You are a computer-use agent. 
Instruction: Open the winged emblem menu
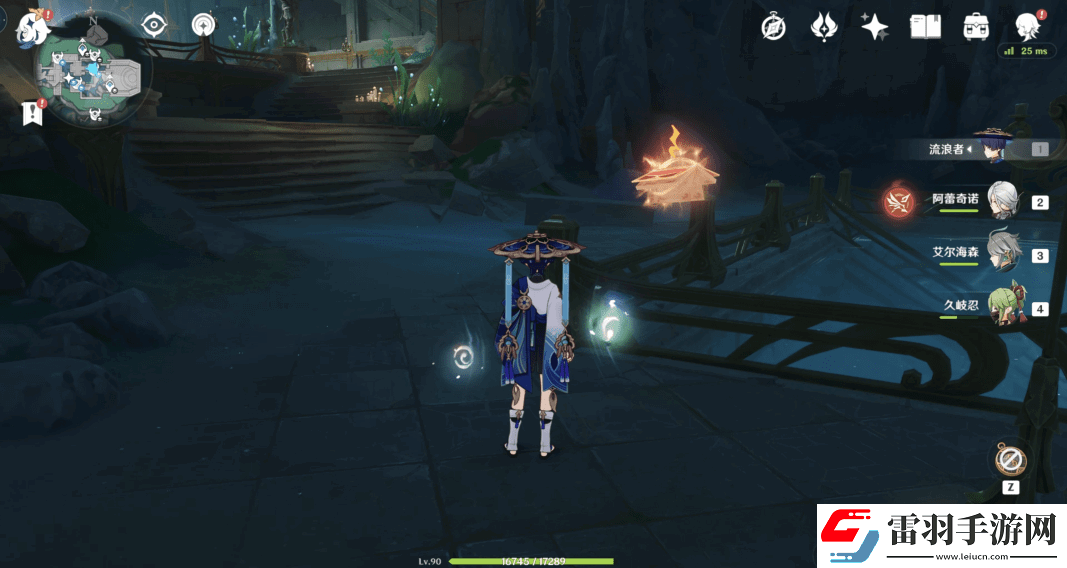pos(823,27)
